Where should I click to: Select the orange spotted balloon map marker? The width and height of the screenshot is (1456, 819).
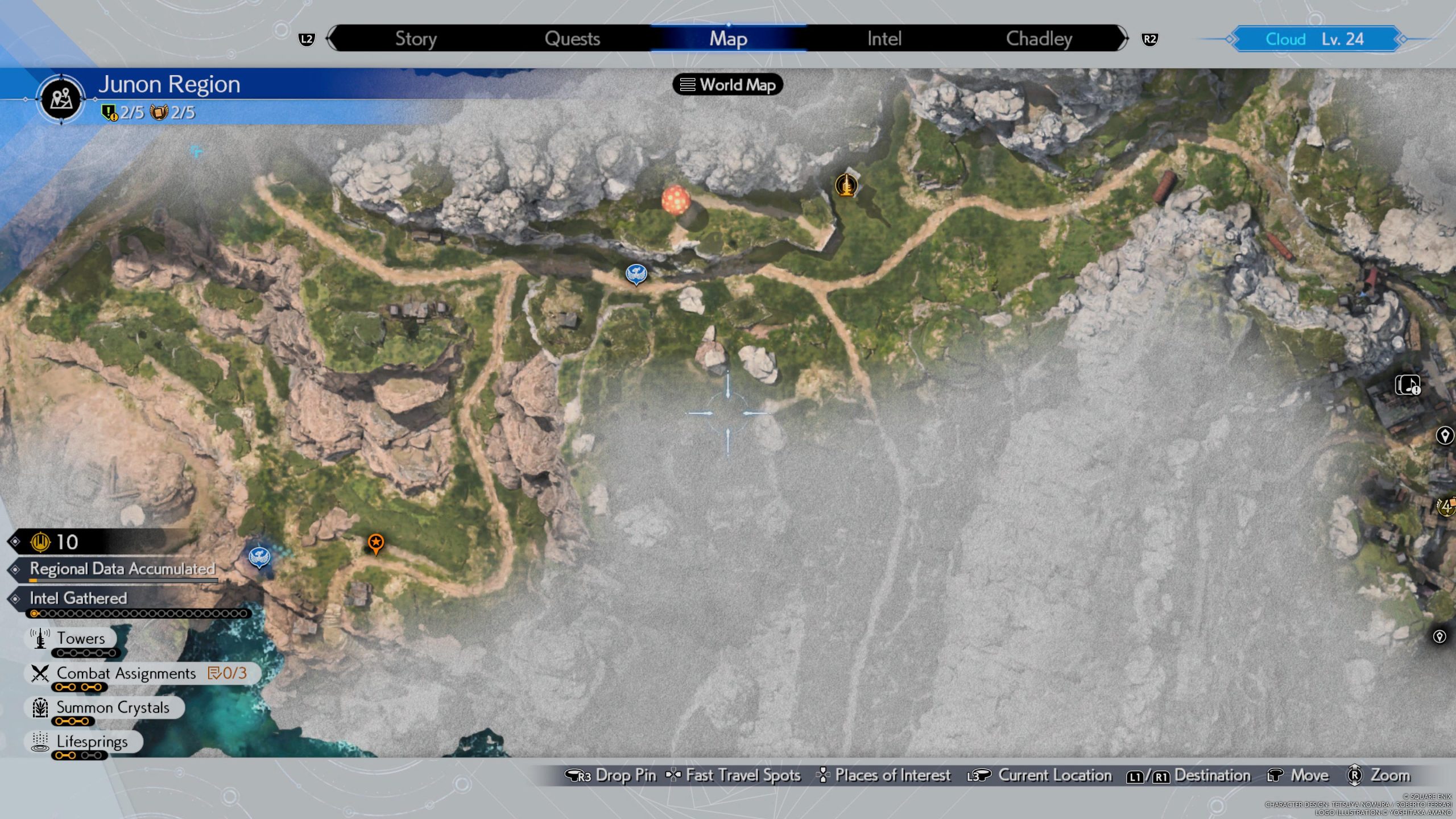(x=676, y=200)
